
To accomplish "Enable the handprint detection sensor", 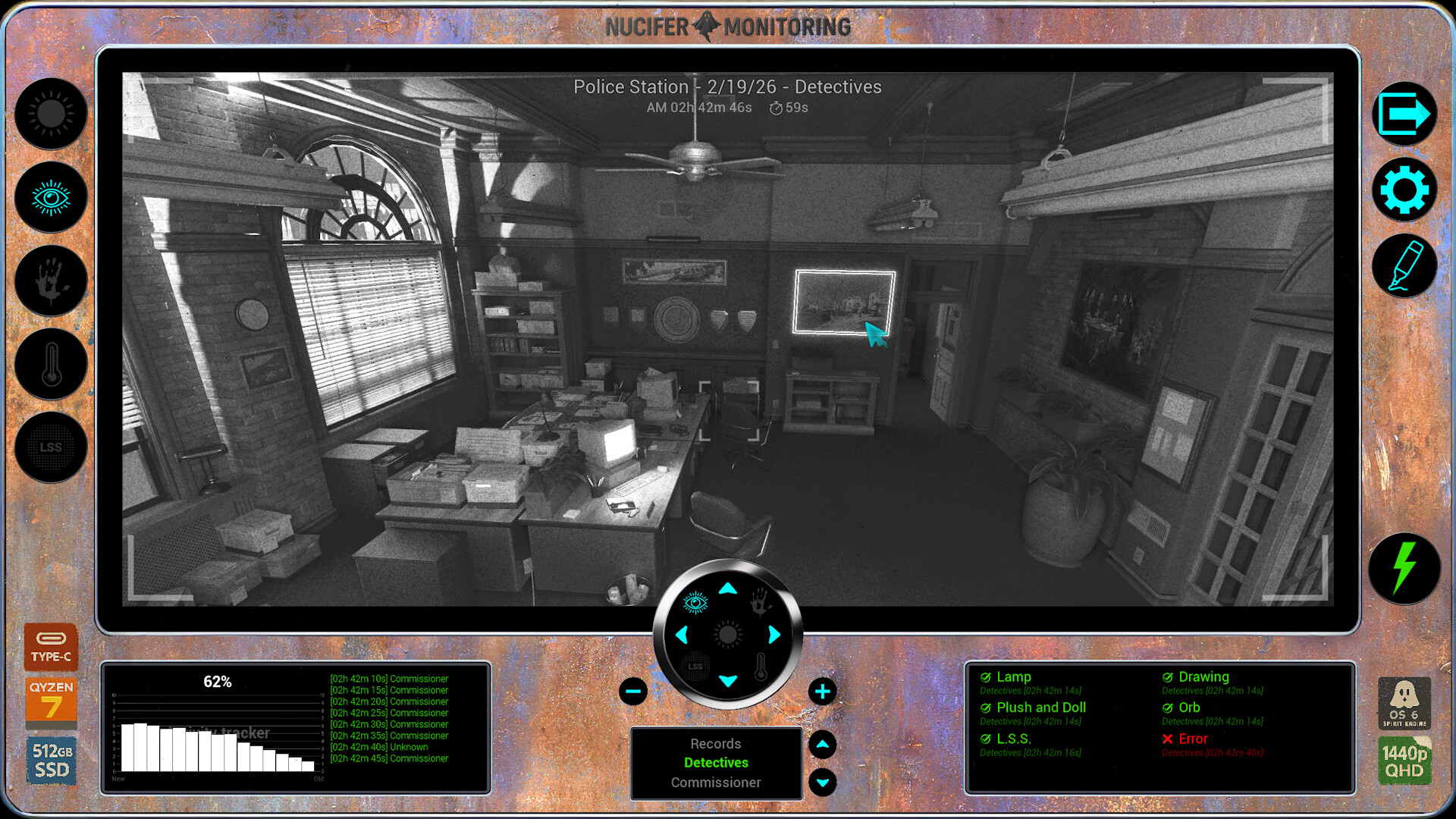I will pyautogui.click(x=50, y=281).
